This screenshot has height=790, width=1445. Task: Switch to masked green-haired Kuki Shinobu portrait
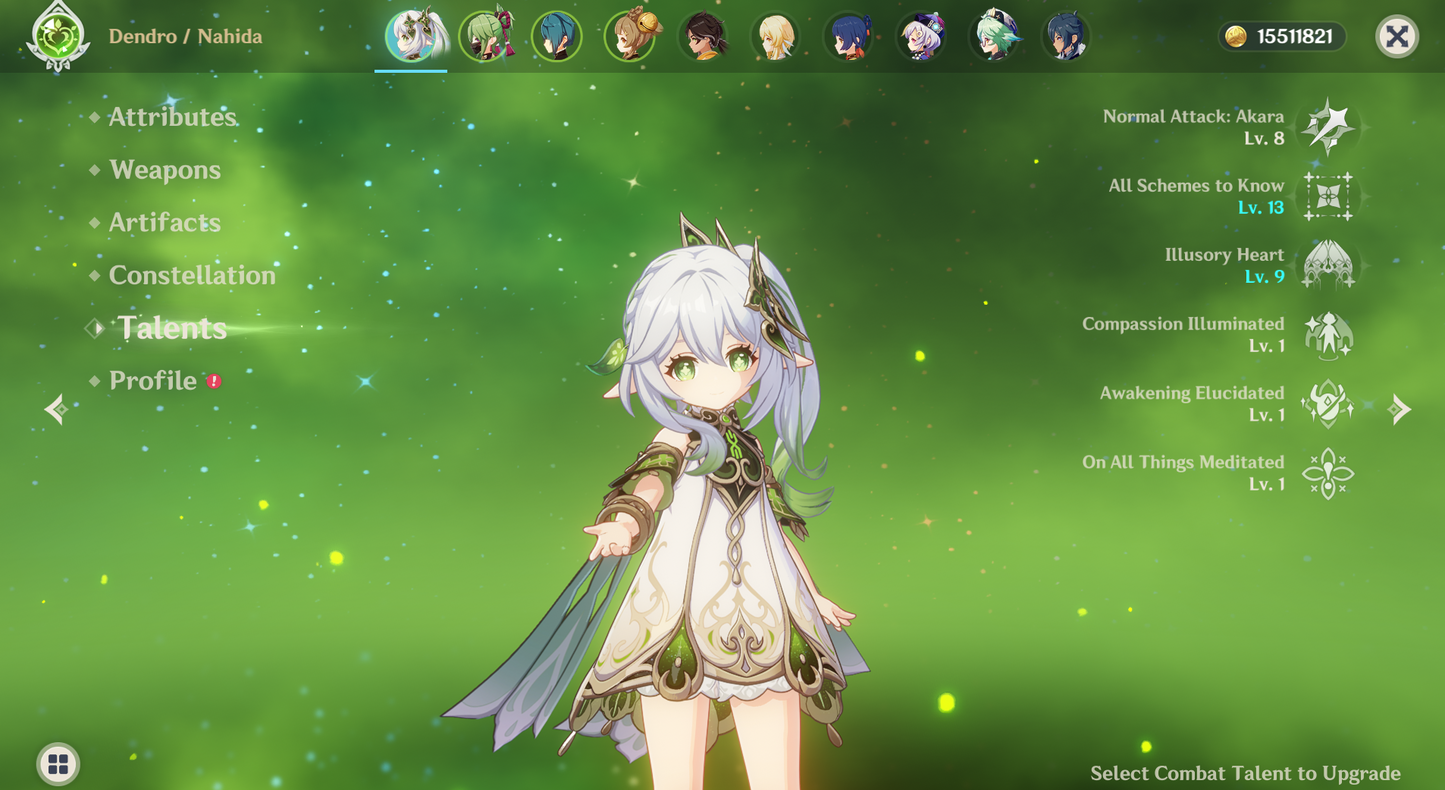tap(485, 37)
